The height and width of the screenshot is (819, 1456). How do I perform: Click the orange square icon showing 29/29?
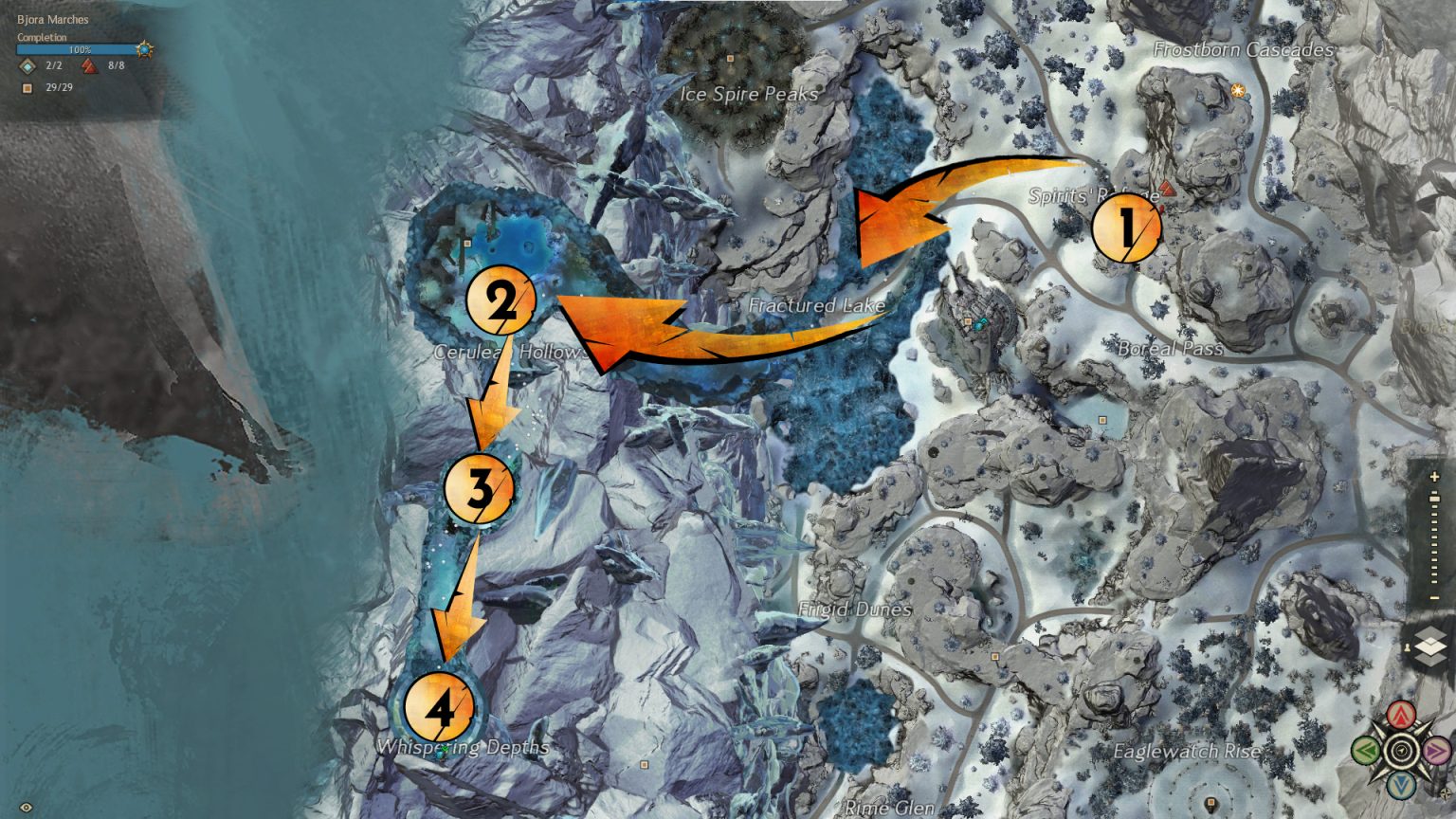(27, 88)
